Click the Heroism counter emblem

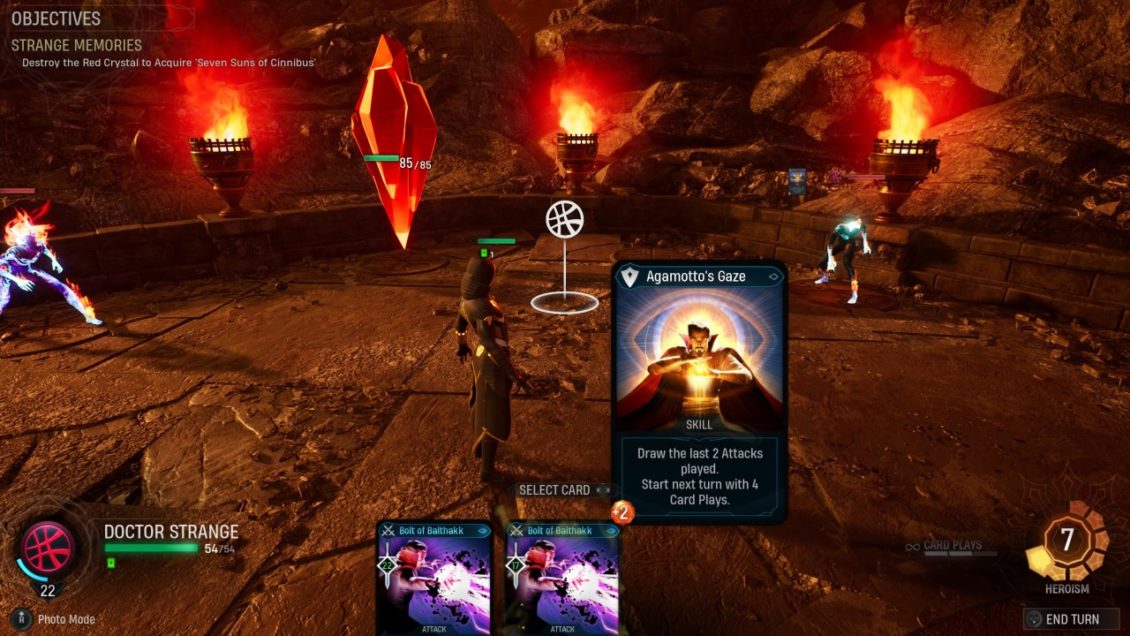(1067, 541)
